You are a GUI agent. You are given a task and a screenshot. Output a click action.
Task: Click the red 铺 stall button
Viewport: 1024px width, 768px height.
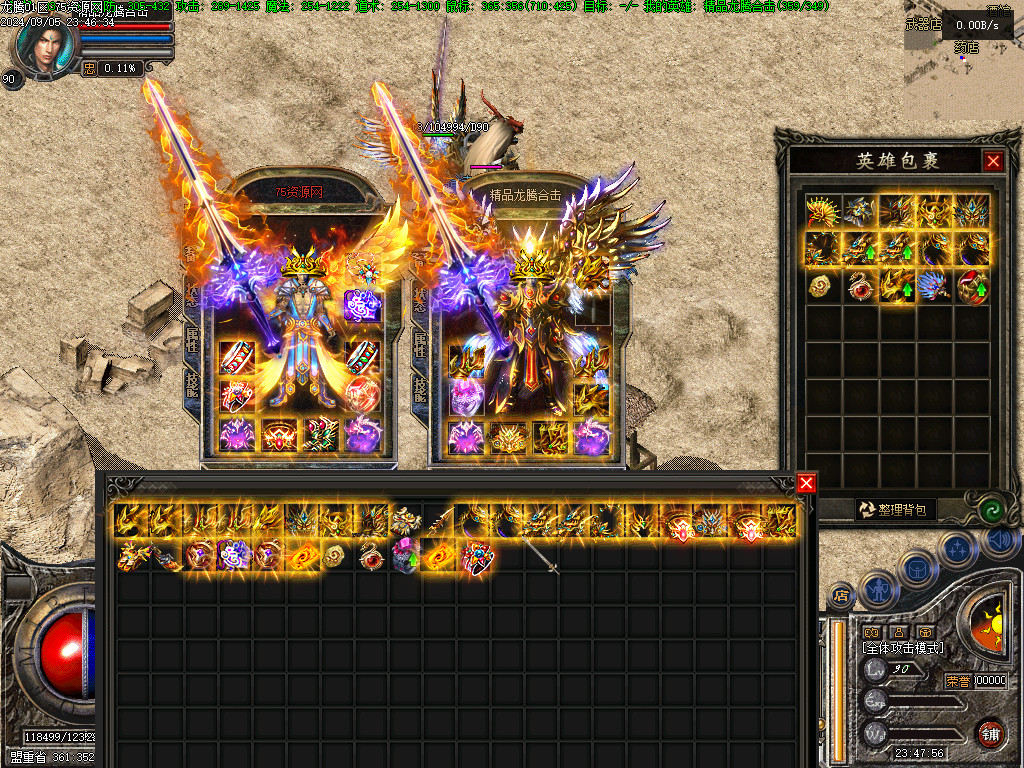click(990, 734)
